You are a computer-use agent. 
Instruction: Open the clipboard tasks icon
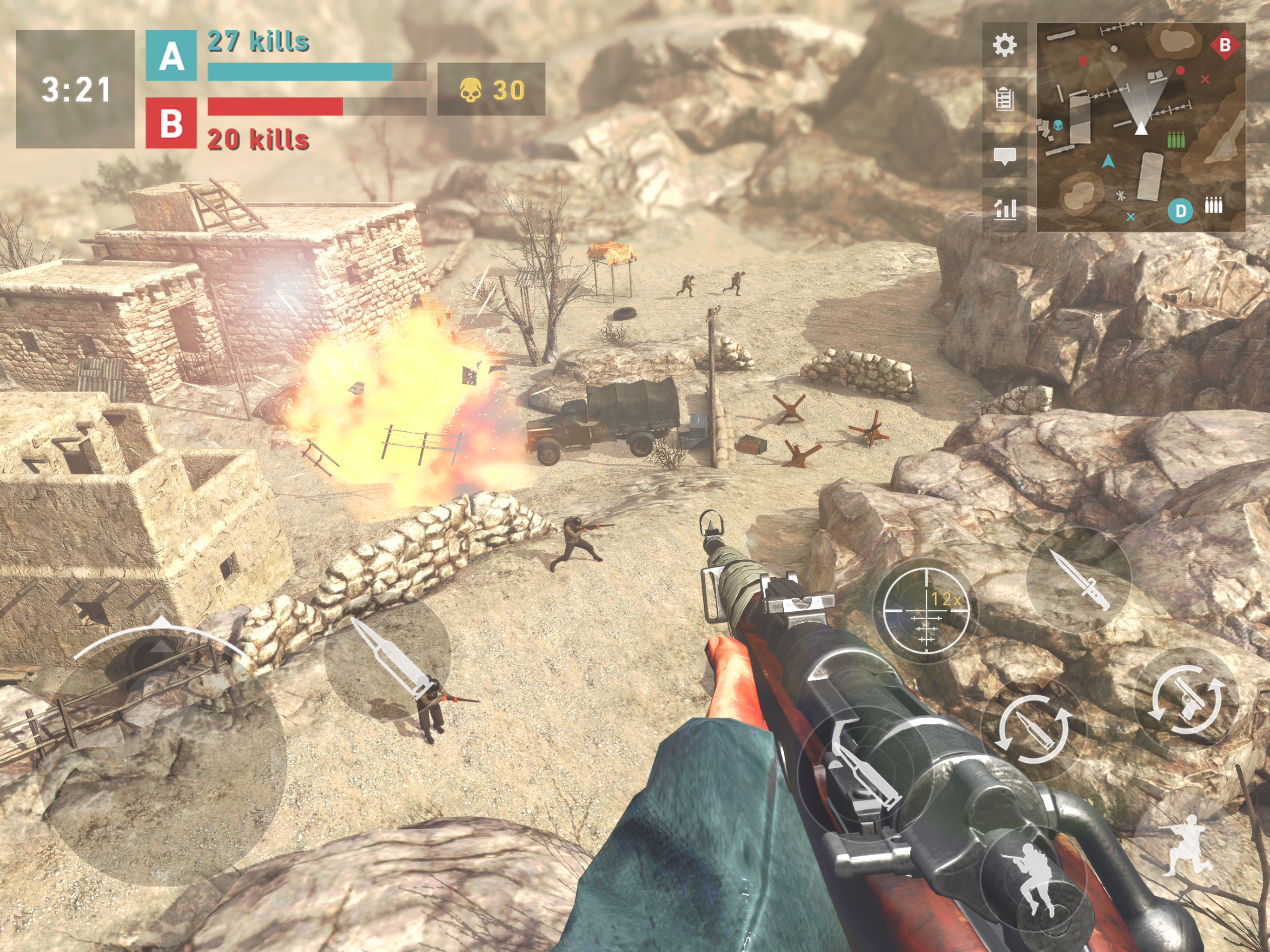pyautogui.click(x=1004, y=99)
